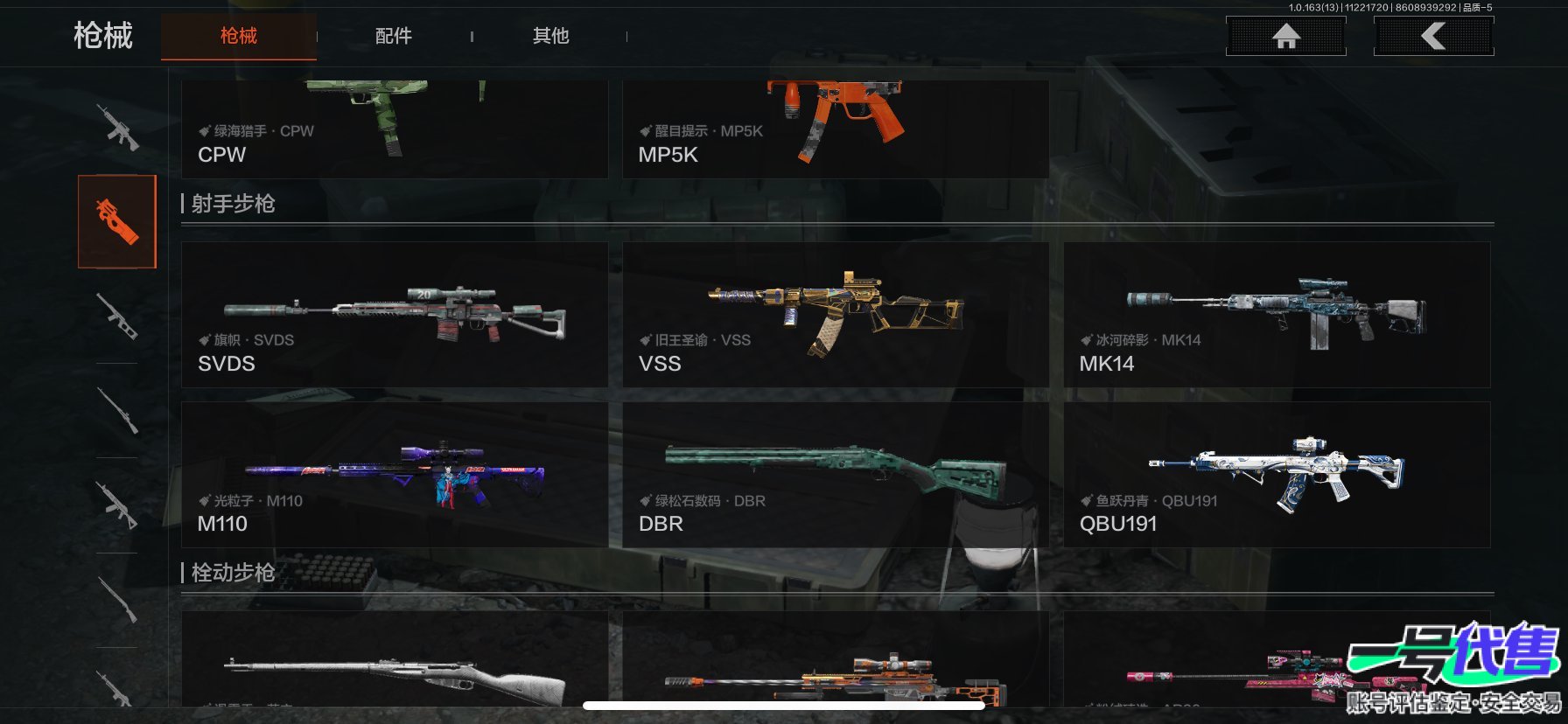Open the 配件 tab
The width and height of the screenshot is (1568, 724).
(x=394, y=36)
